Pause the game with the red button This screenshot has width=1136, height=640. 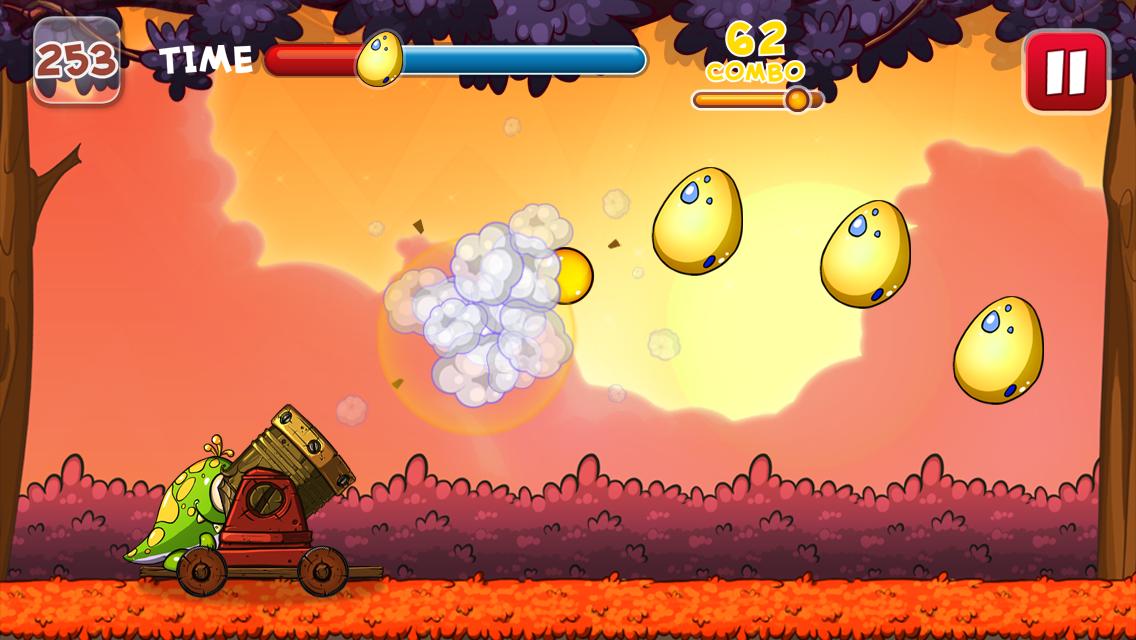click(1066, 71)
